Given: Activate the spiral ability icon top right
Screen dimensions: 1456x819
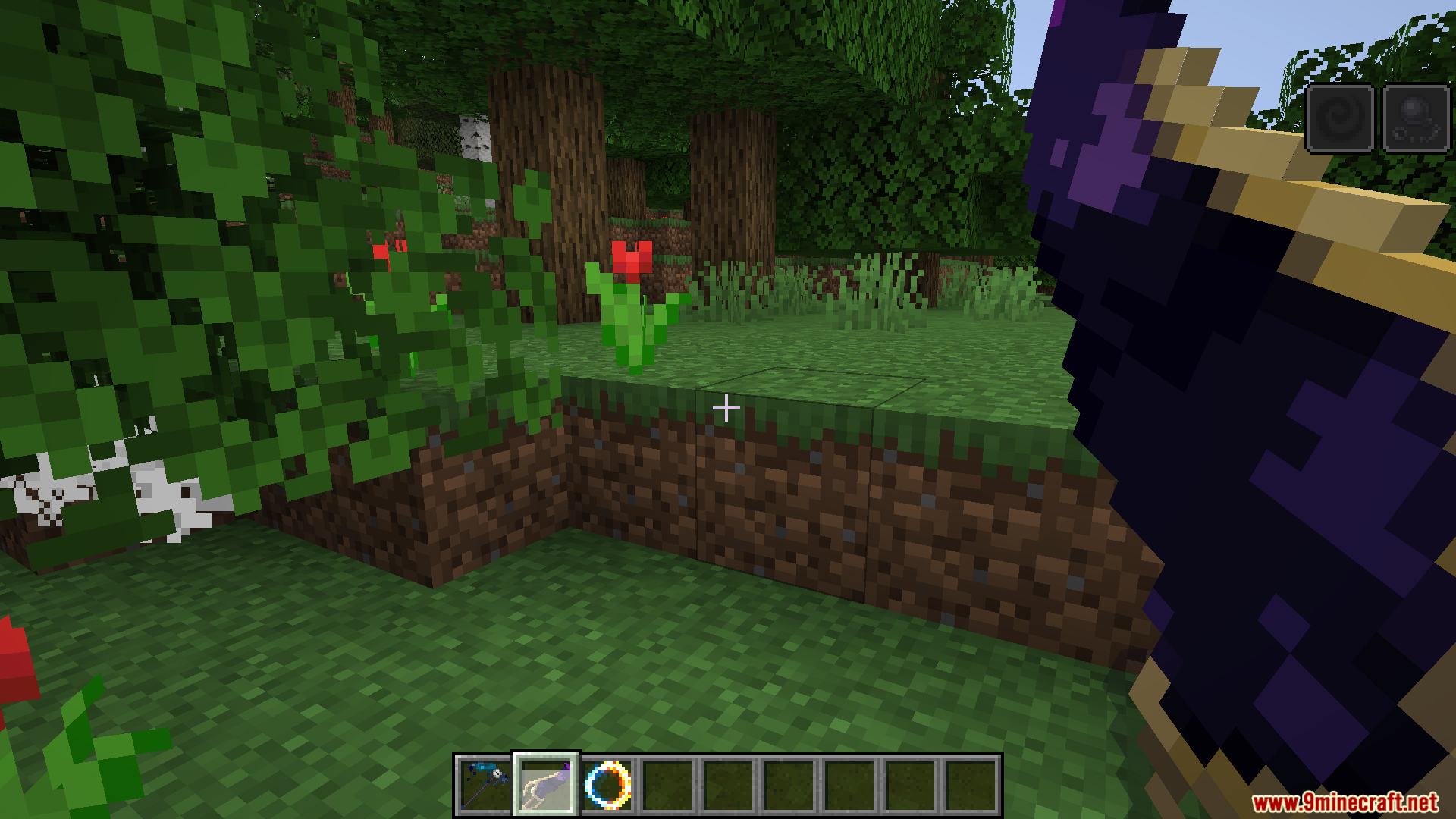Looking at the screenshot, I should coord(1340,118).
